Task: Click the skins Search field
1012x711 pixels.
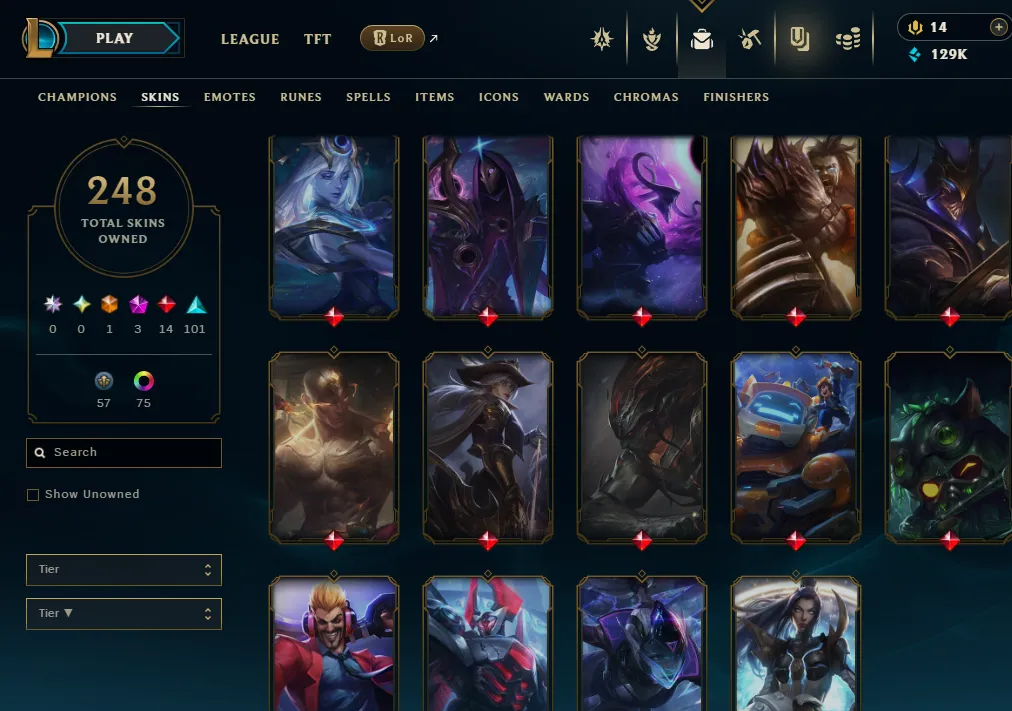Action: tap(124, 453)
